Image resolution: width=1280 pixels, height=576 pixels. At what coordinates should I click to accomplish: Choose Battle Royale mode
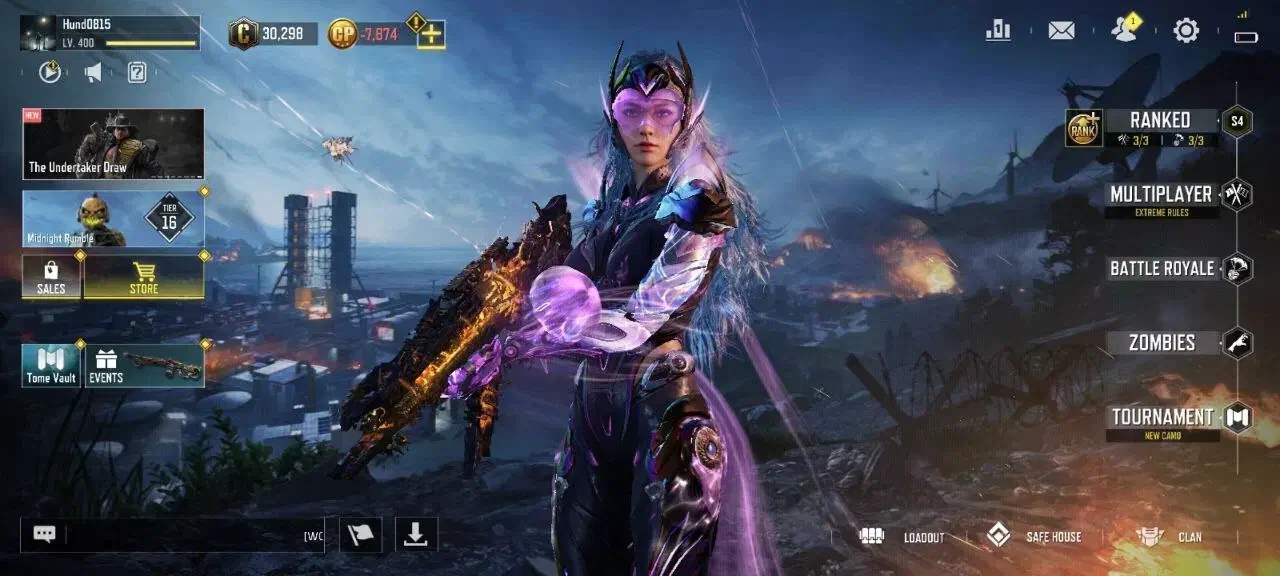1162,268
